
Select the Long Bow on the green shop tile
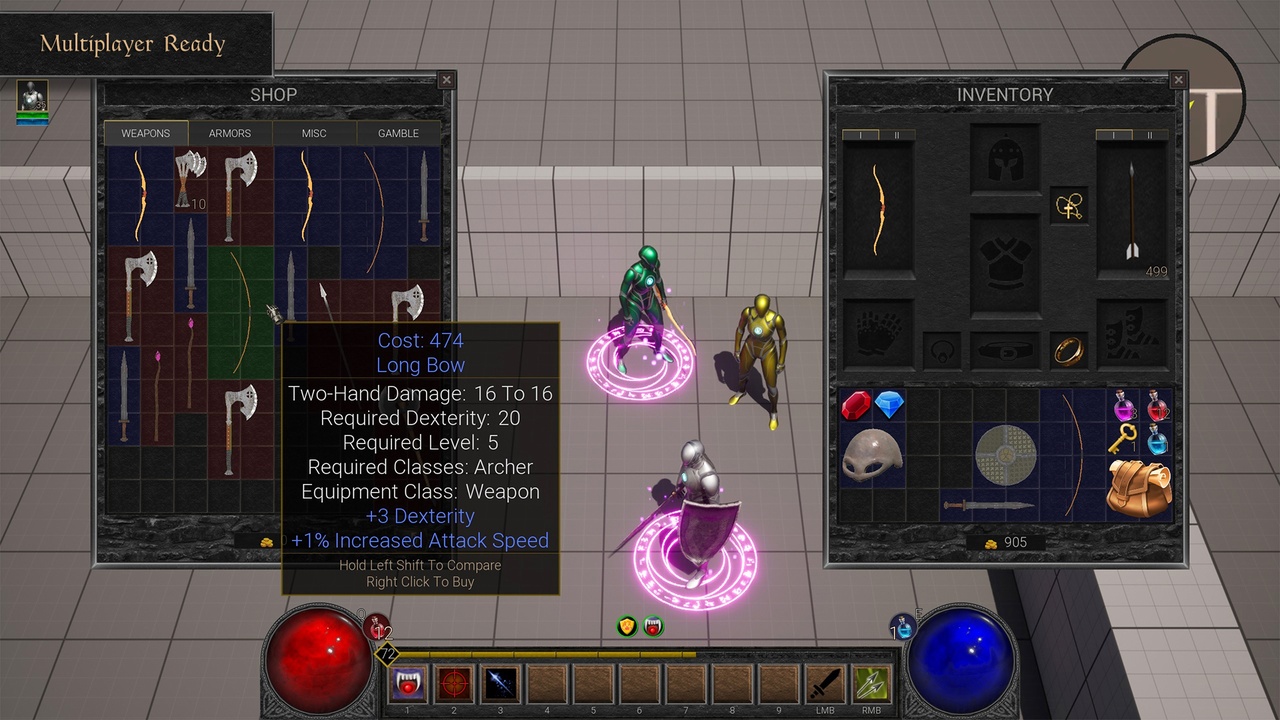point(240,312)
